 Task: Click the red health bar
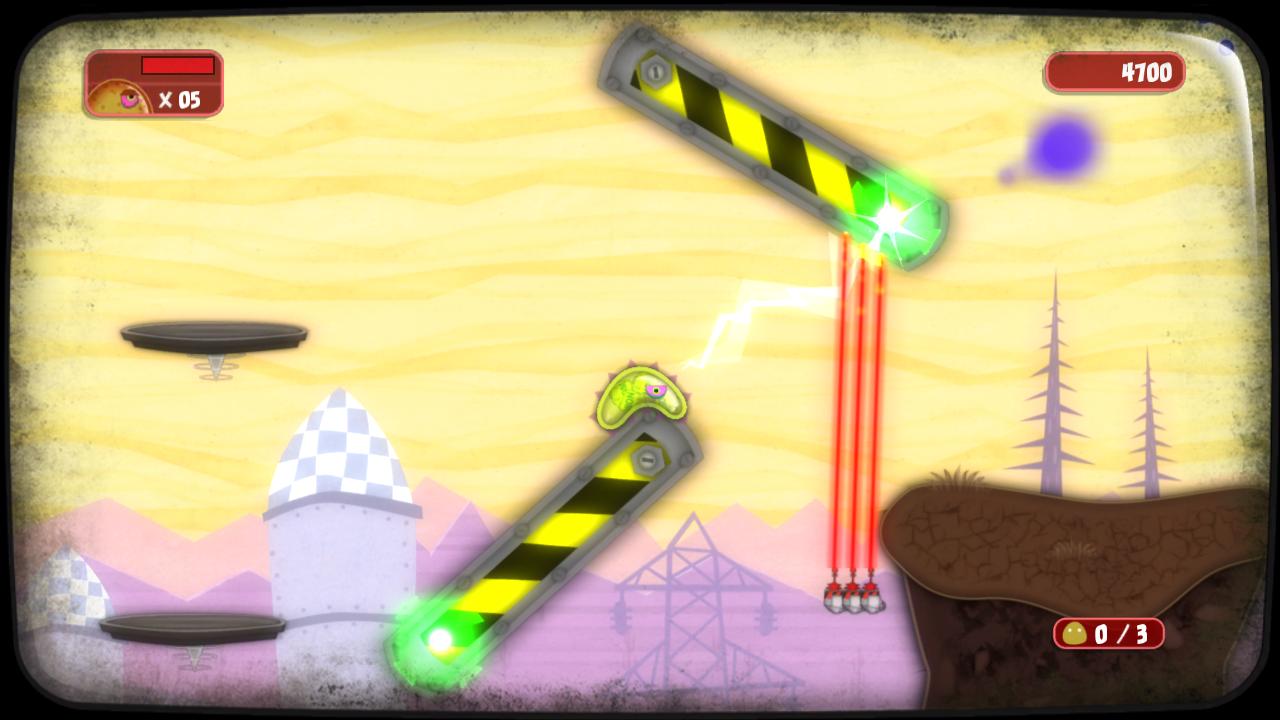coord(178,66)
